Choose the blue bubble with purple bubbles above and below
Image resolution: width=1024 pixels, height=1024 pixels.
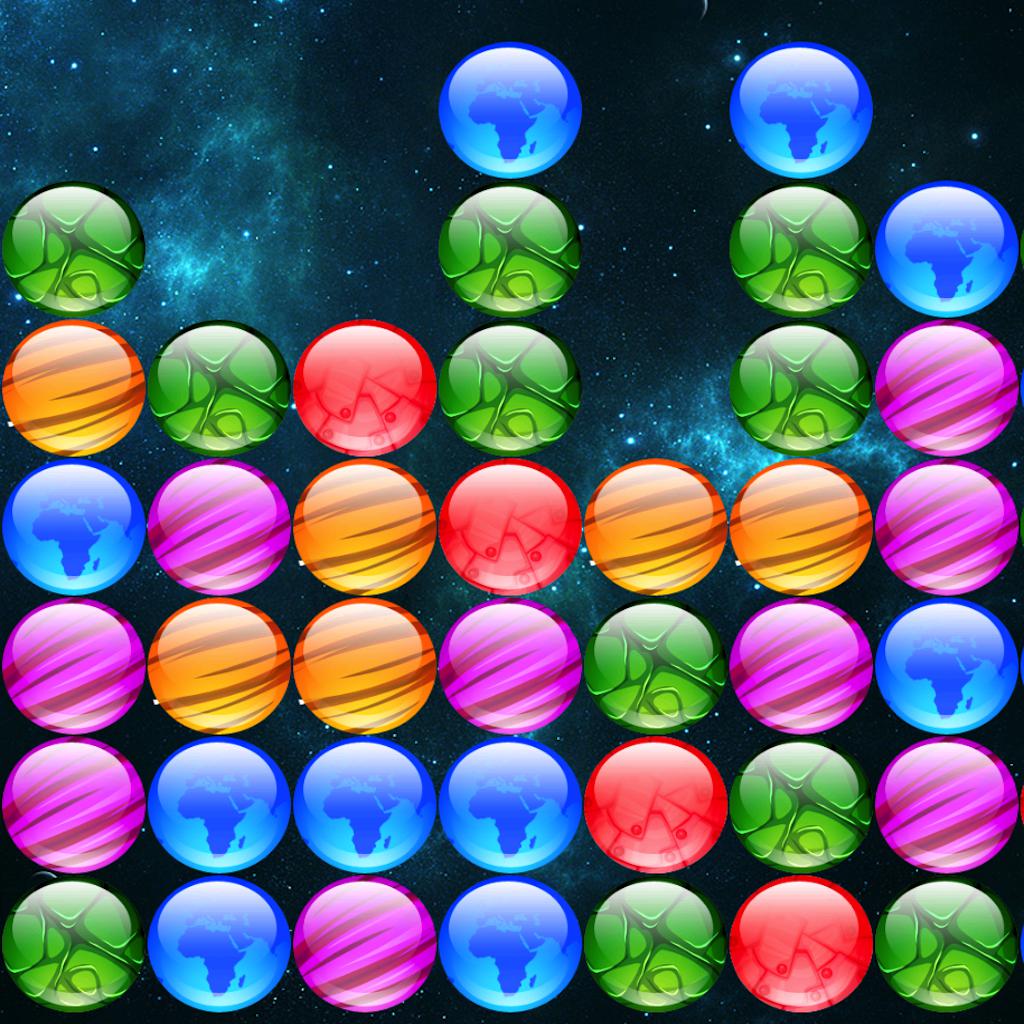pyautogui.click(x=946, y=666)
